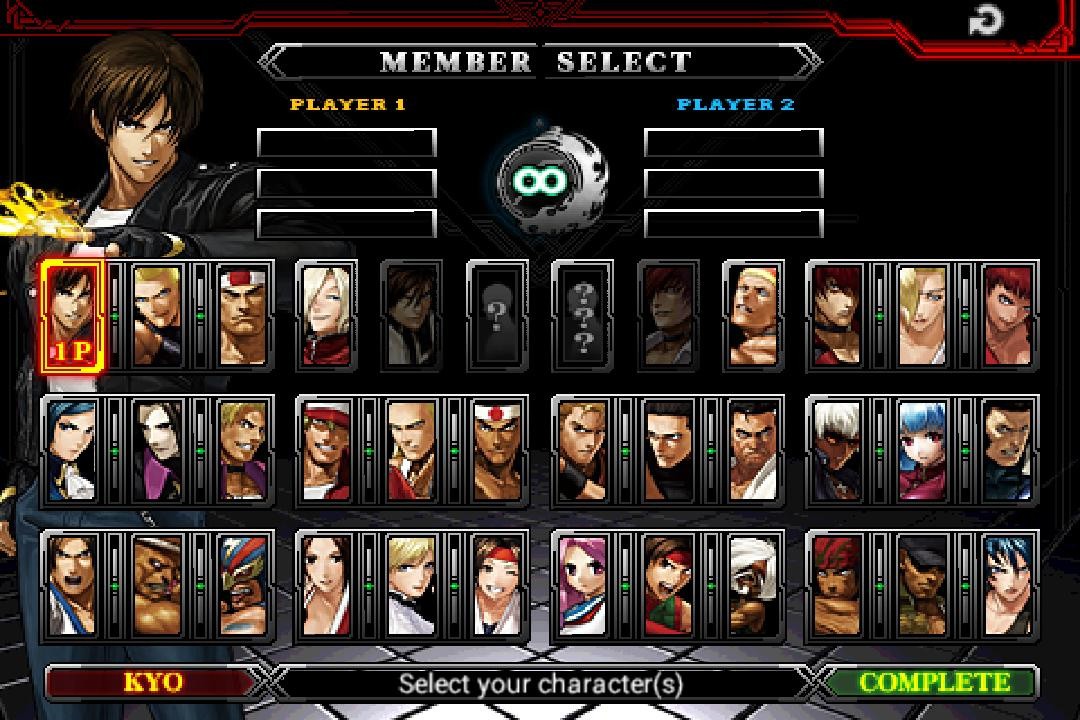Viewport: 1080px width, 720px height.
Task: Select the triple question mark random tile
Action: pyautogui.click(x=582, y=314)
